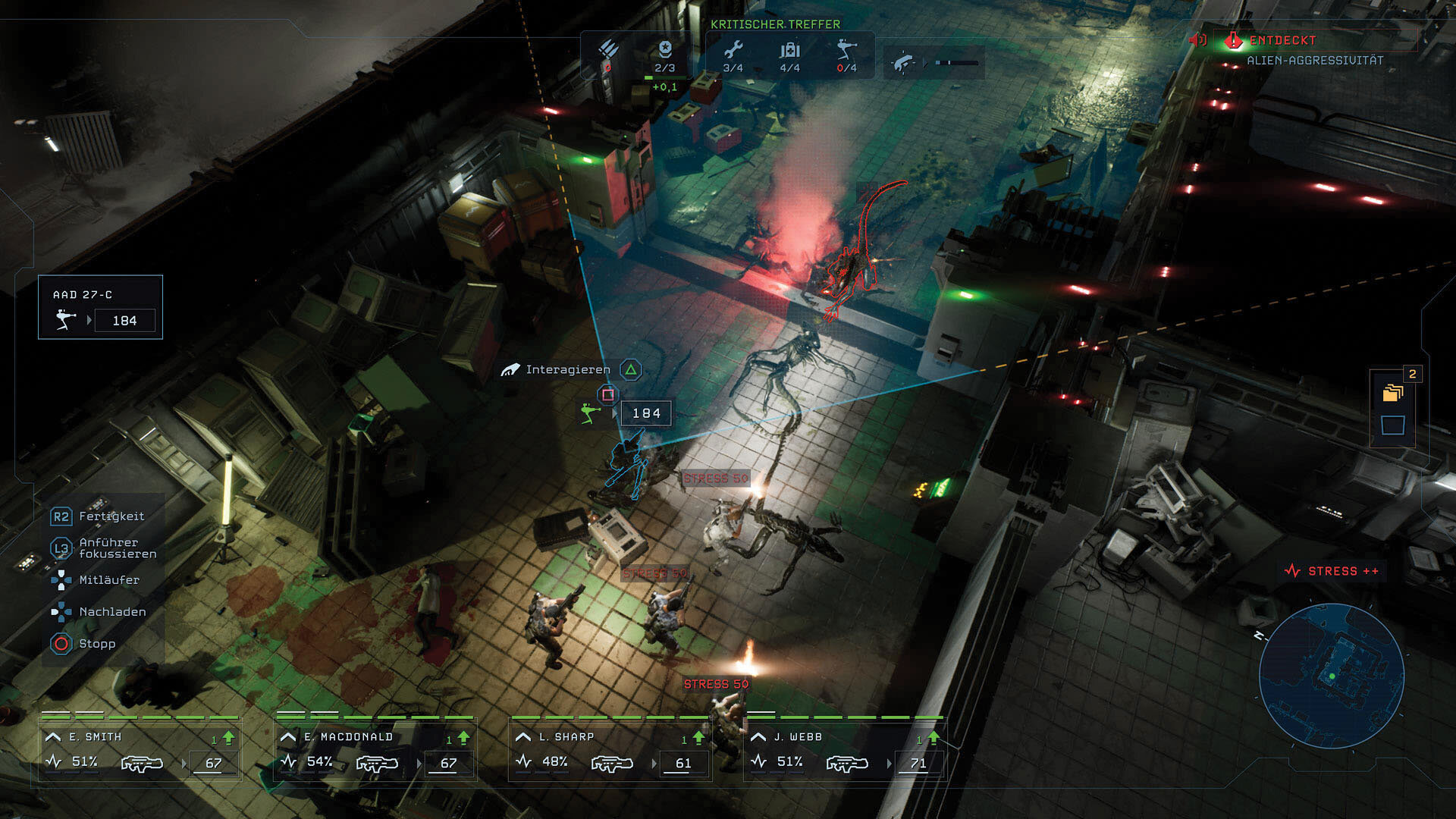Pick J. Webb's squad panel
This screenshot has height=819, width=1456.
click(x=846, y=751)
